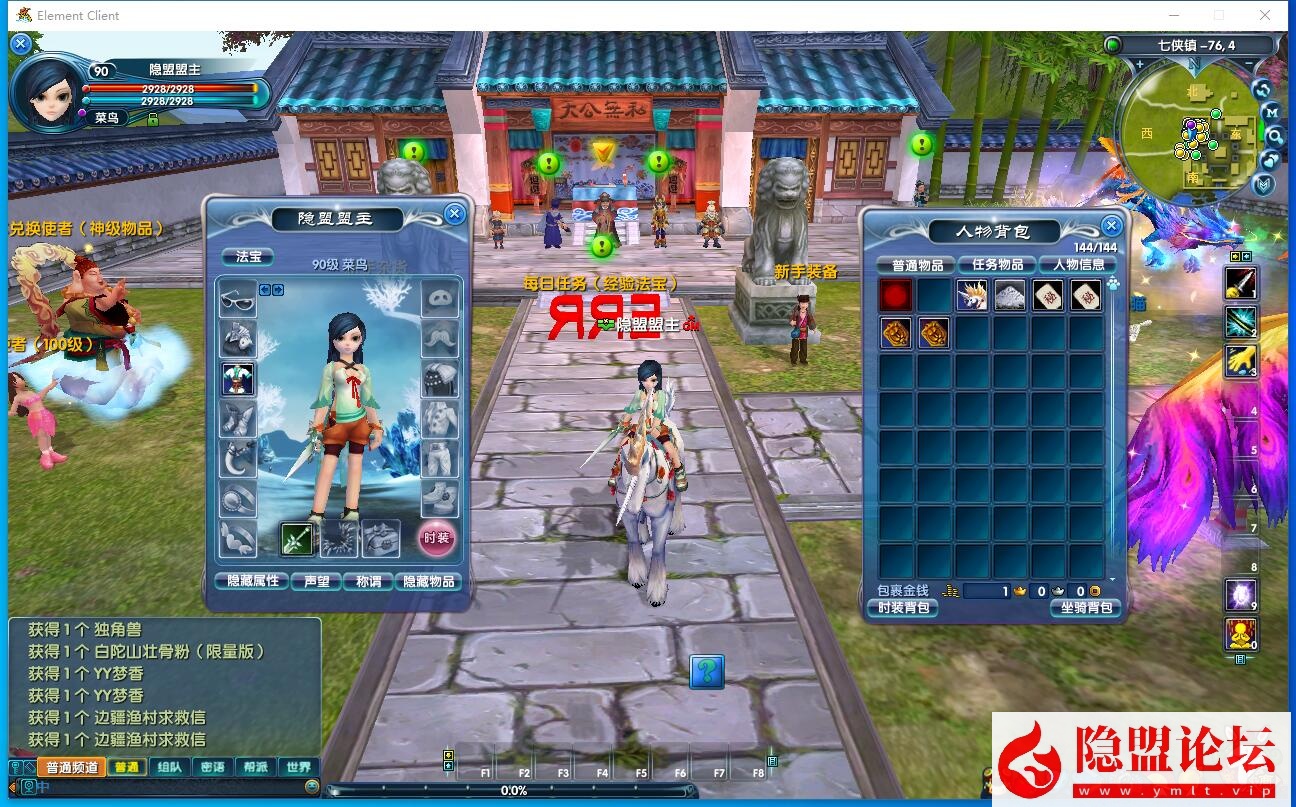
Task: Select the equipped green robe armor slot
Action: coord(238,379)
